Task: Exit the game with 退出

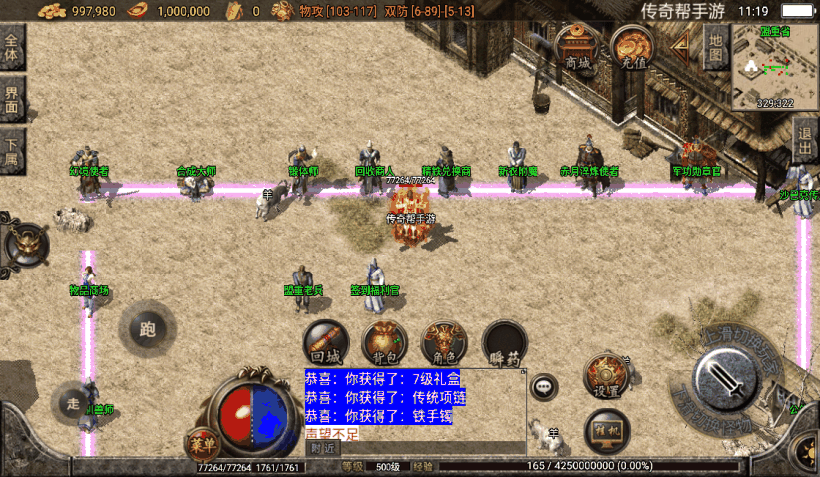Action: pyautogui.click(x=805, y=140)
